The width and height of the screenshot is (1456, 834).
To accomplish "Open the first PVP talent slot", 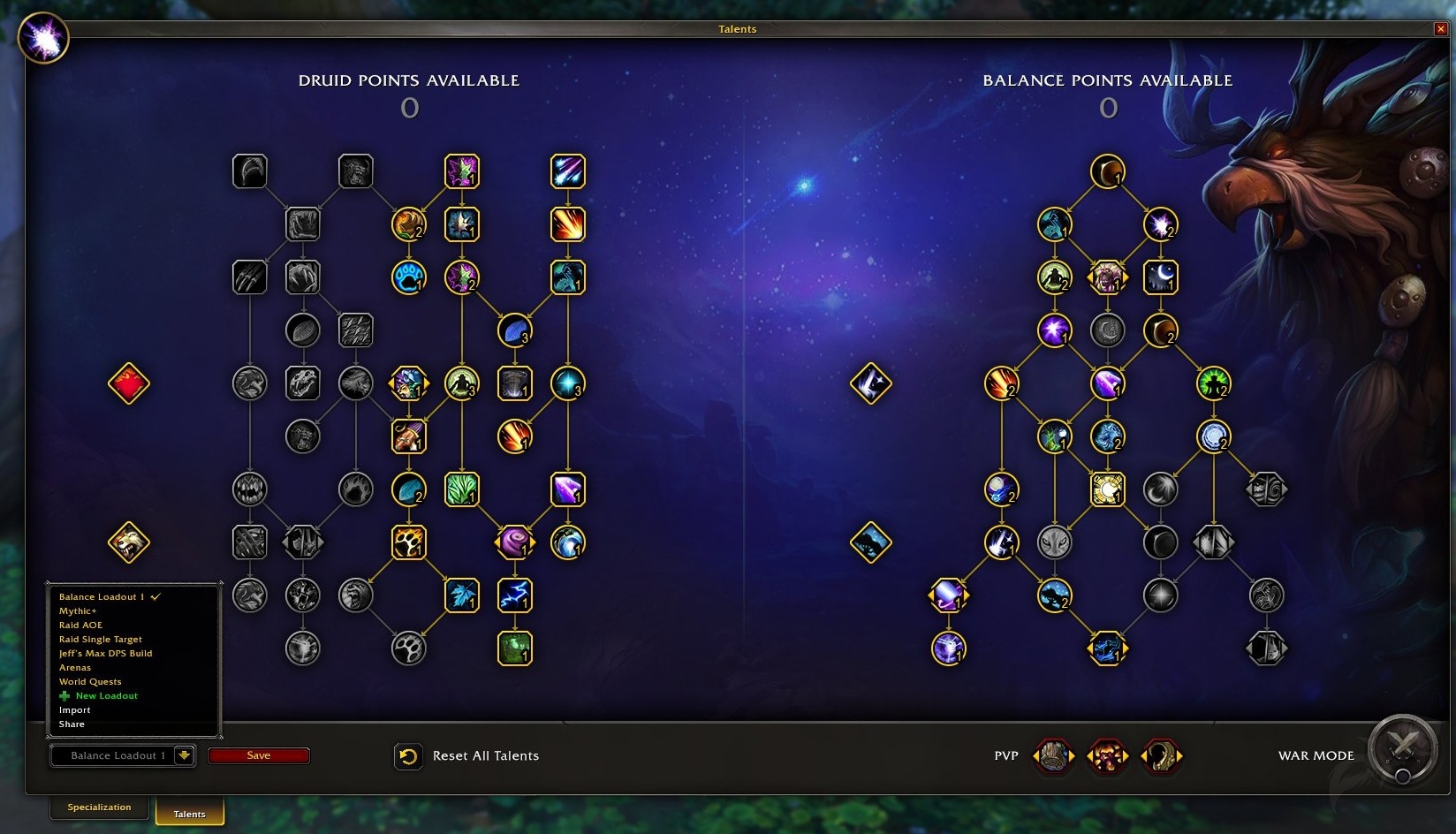I will pos(1053,756).
